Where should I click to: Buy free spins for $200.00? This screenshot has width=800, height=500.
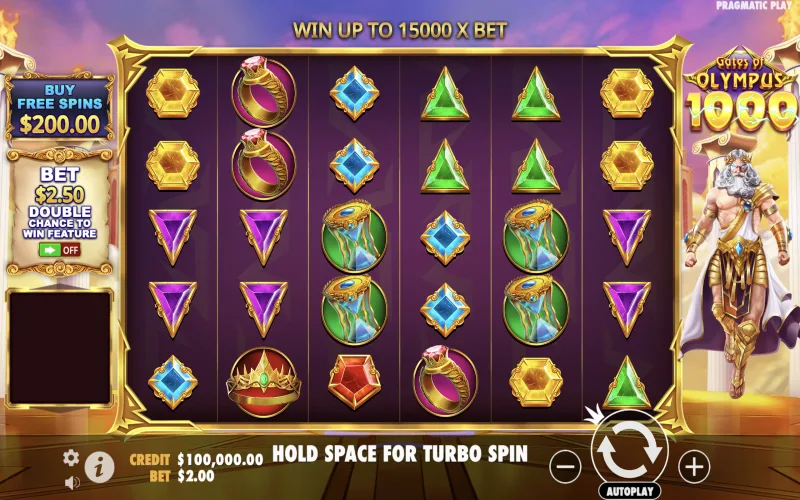(59, 108)
